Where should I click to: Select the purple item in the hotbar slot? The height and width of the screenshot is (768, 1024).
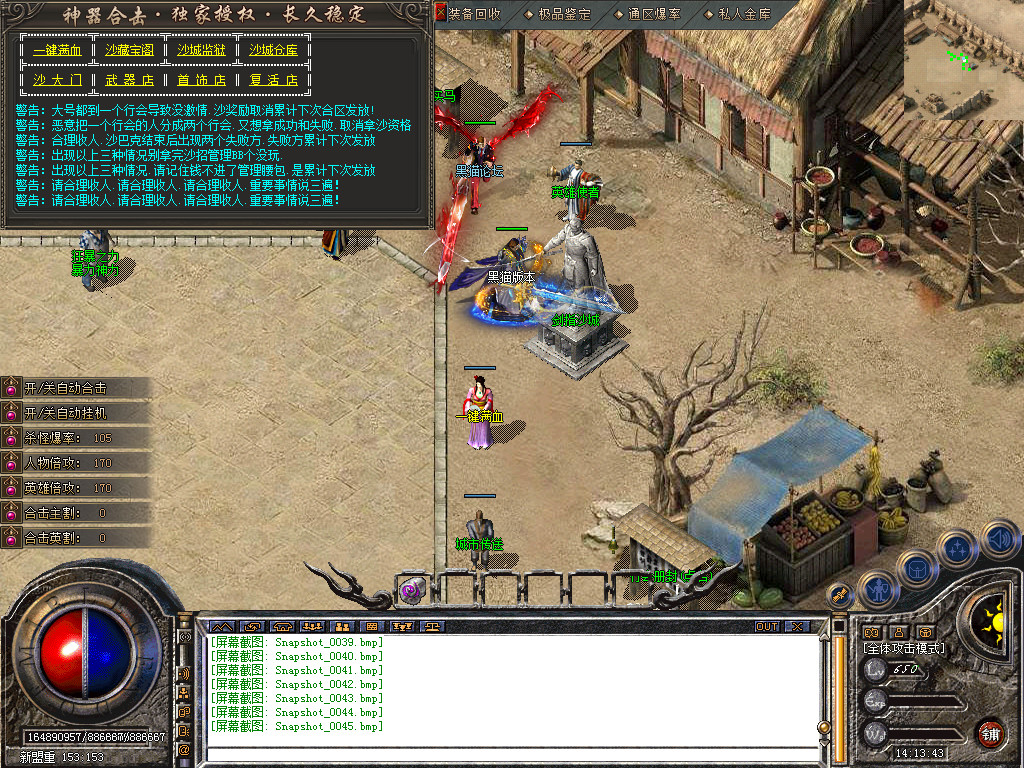pos(412,591)
